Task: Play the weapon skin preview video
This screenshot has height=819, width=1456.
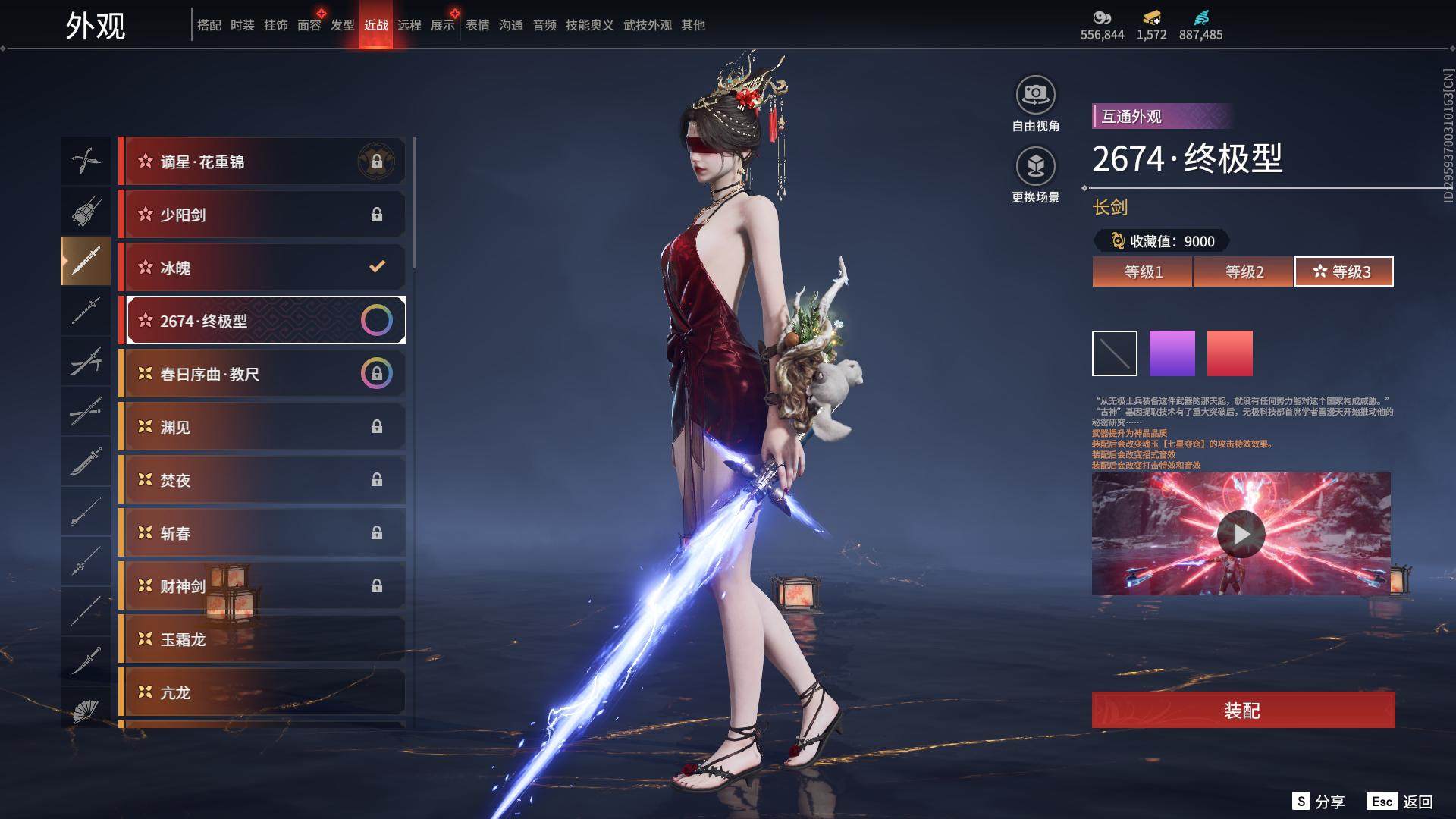Action: tap(1241, 534)
